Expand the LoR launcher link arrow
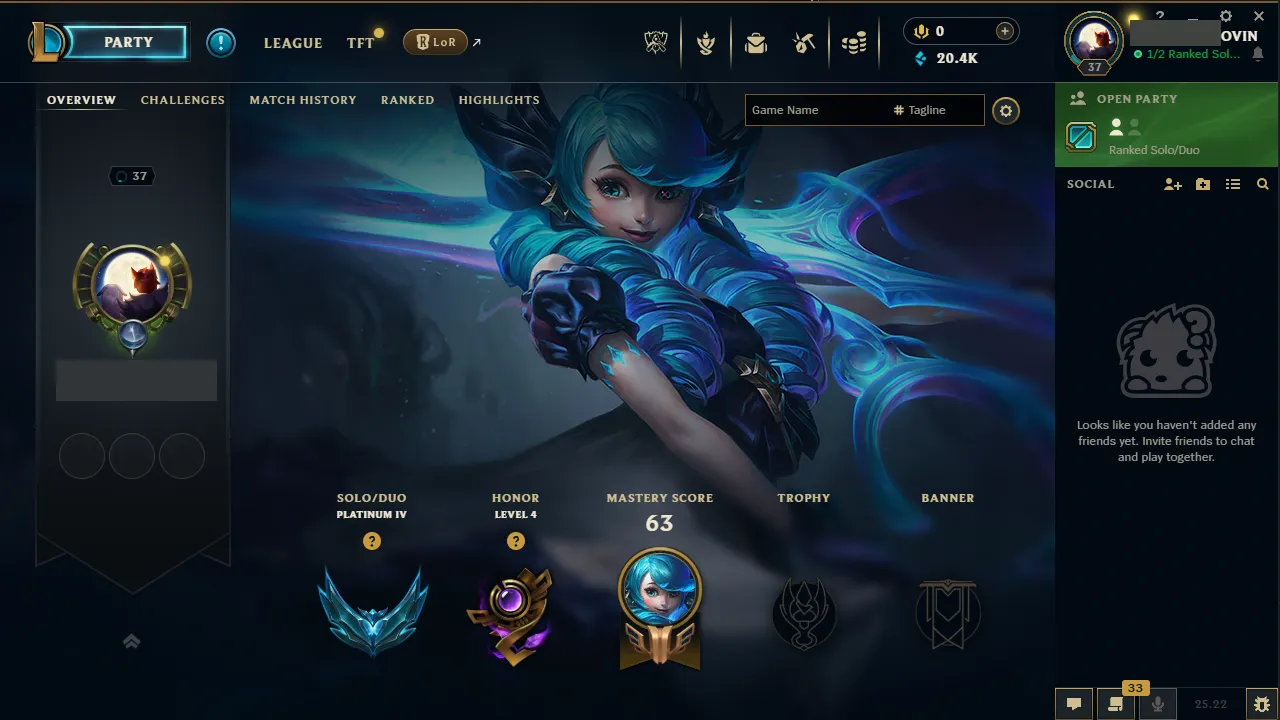The width and height of the screenshot is (1280, 720). point(477,41)
